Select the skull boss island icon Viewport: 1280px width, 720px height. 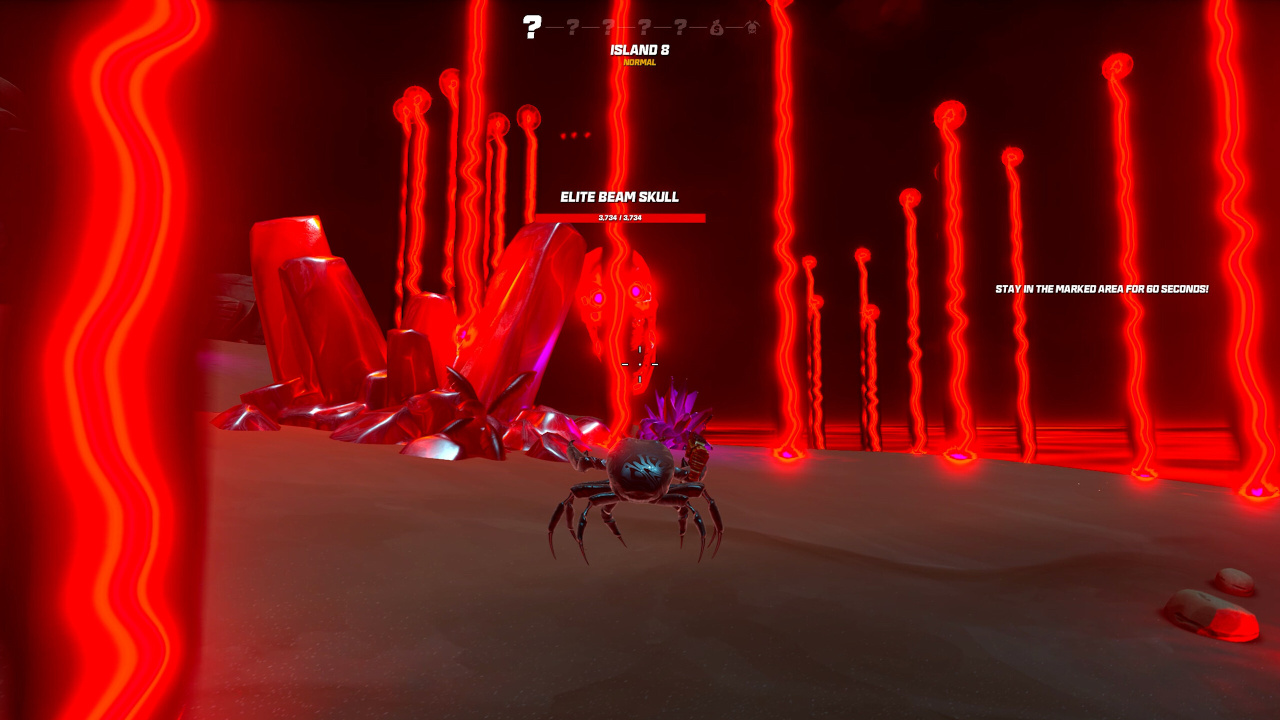pyautogui.click(x=752, y=28)
